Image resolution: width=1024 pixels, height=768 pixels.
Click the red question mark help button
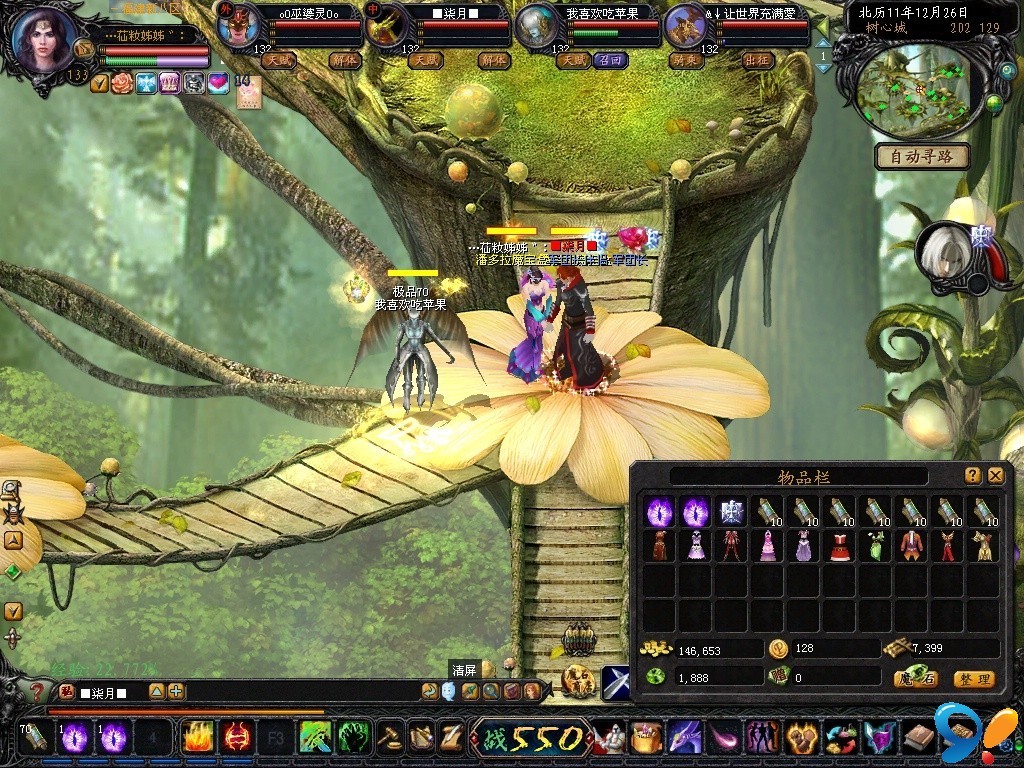38,691
